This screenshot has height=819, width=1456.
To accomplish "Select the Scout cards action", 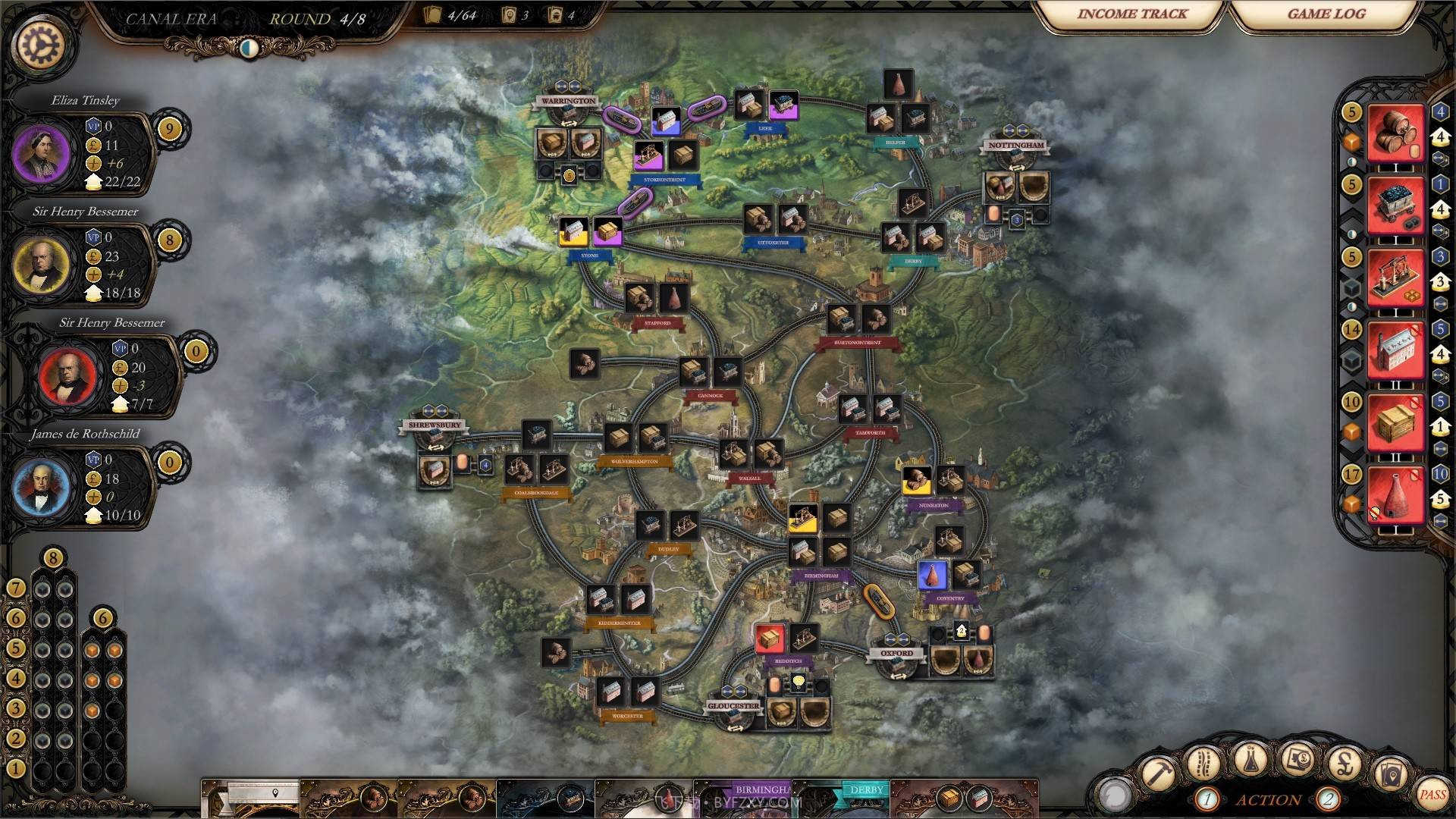I will click(1391, 775).
